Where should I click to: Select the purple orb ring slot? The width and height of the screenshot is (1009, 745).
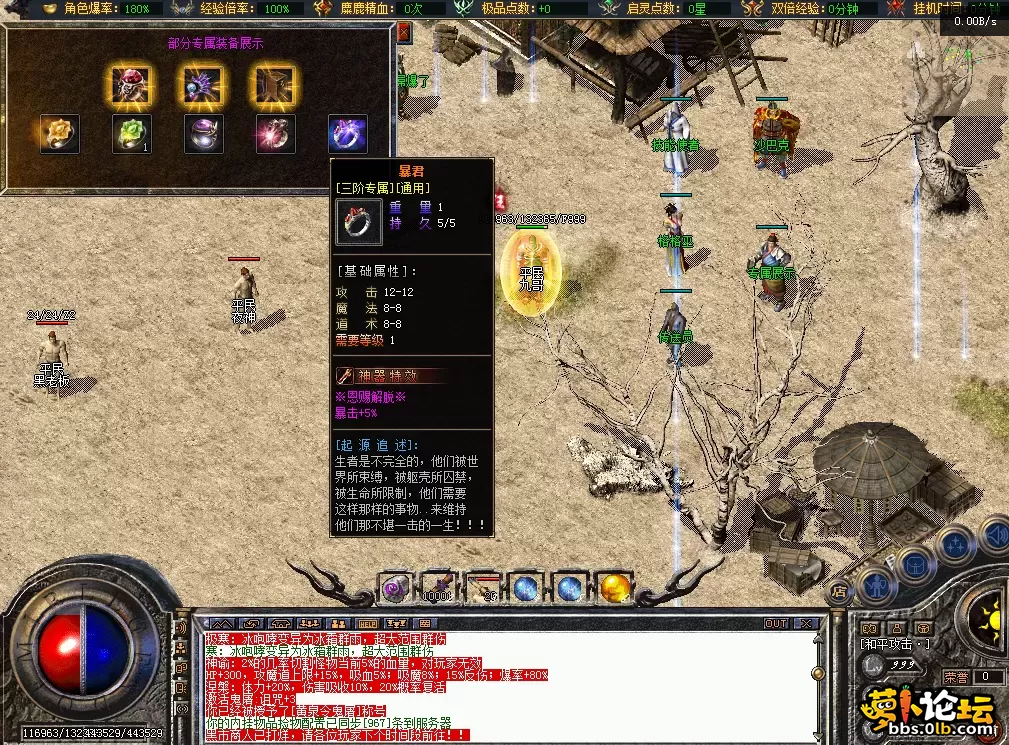(203, 134)
